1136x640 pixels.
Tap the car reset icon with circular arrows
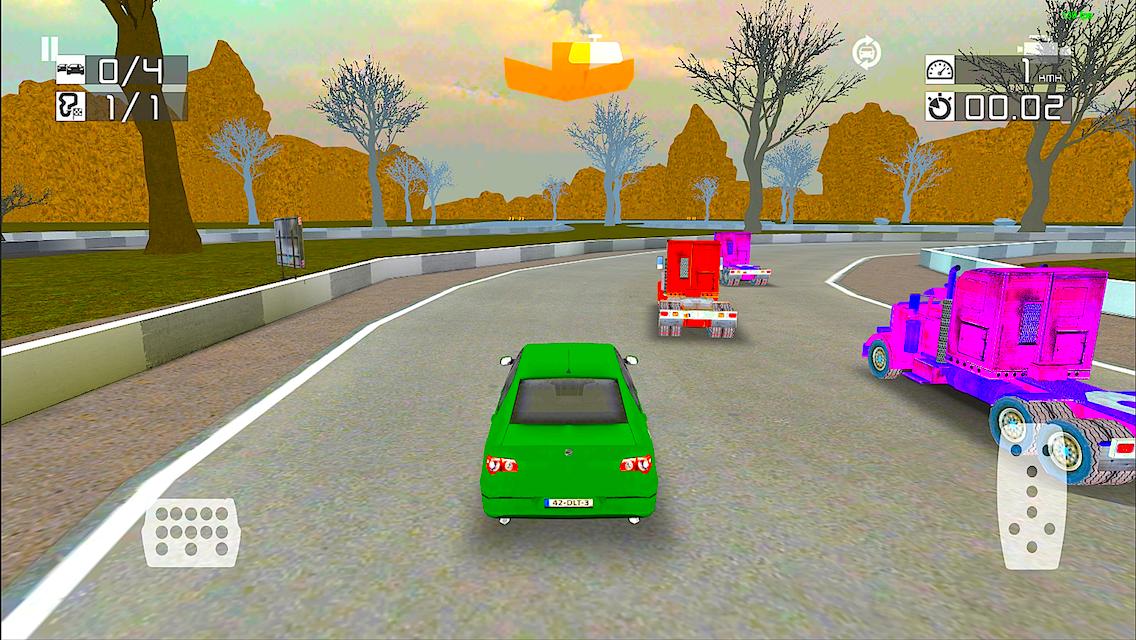[x=866, y=52]
